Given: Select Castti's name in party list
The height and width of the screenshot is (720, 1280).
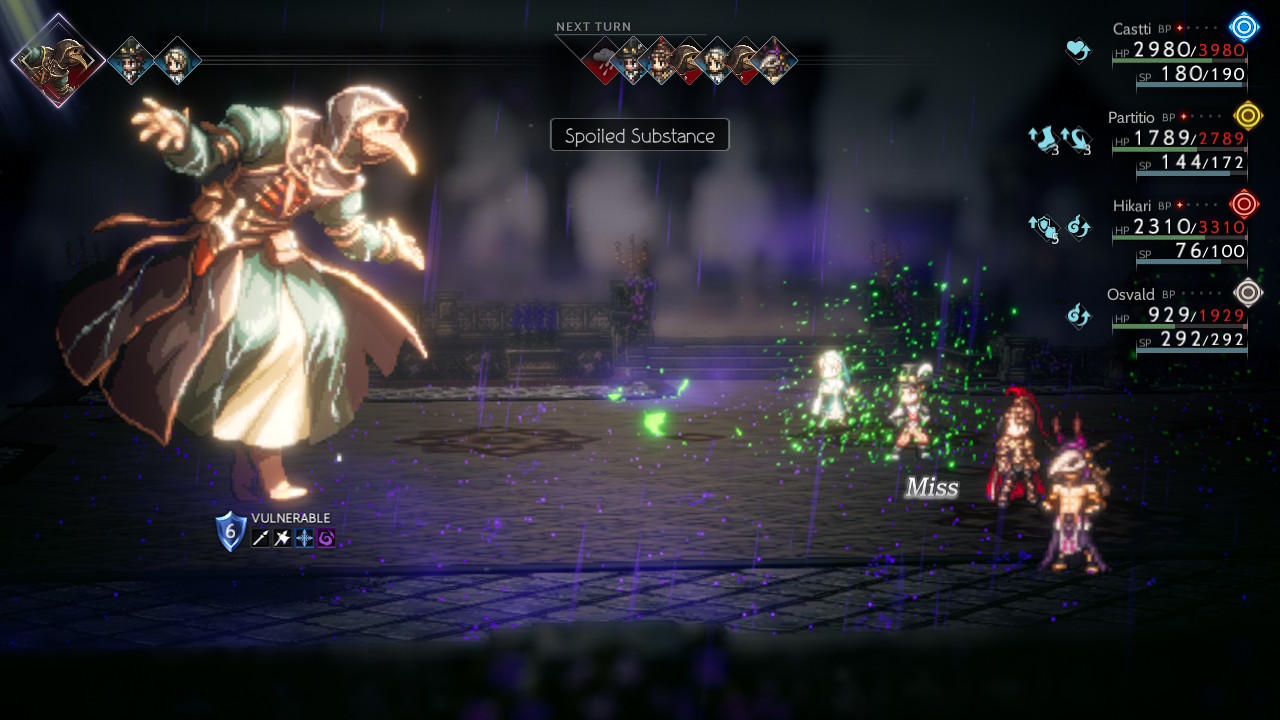Looking at the screenshot, I should click(1131, 29).
